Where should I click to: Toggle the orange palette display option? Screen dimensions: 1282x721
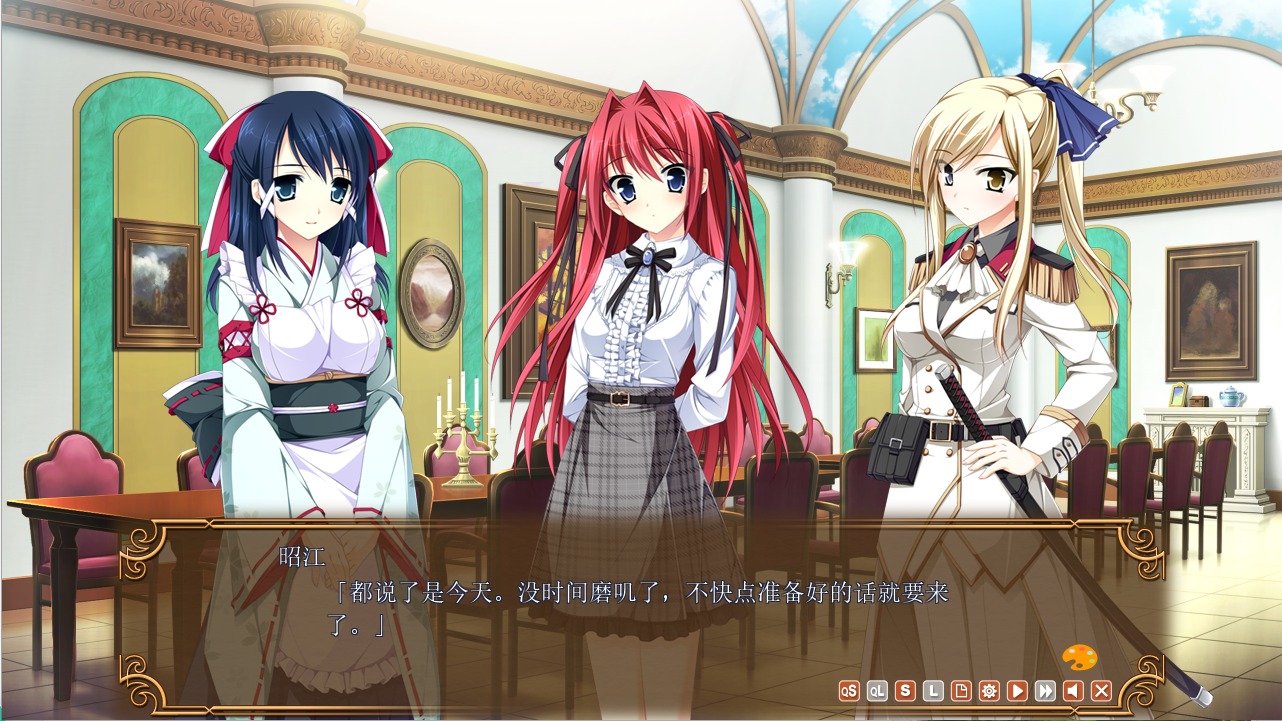coord(1081,655)
